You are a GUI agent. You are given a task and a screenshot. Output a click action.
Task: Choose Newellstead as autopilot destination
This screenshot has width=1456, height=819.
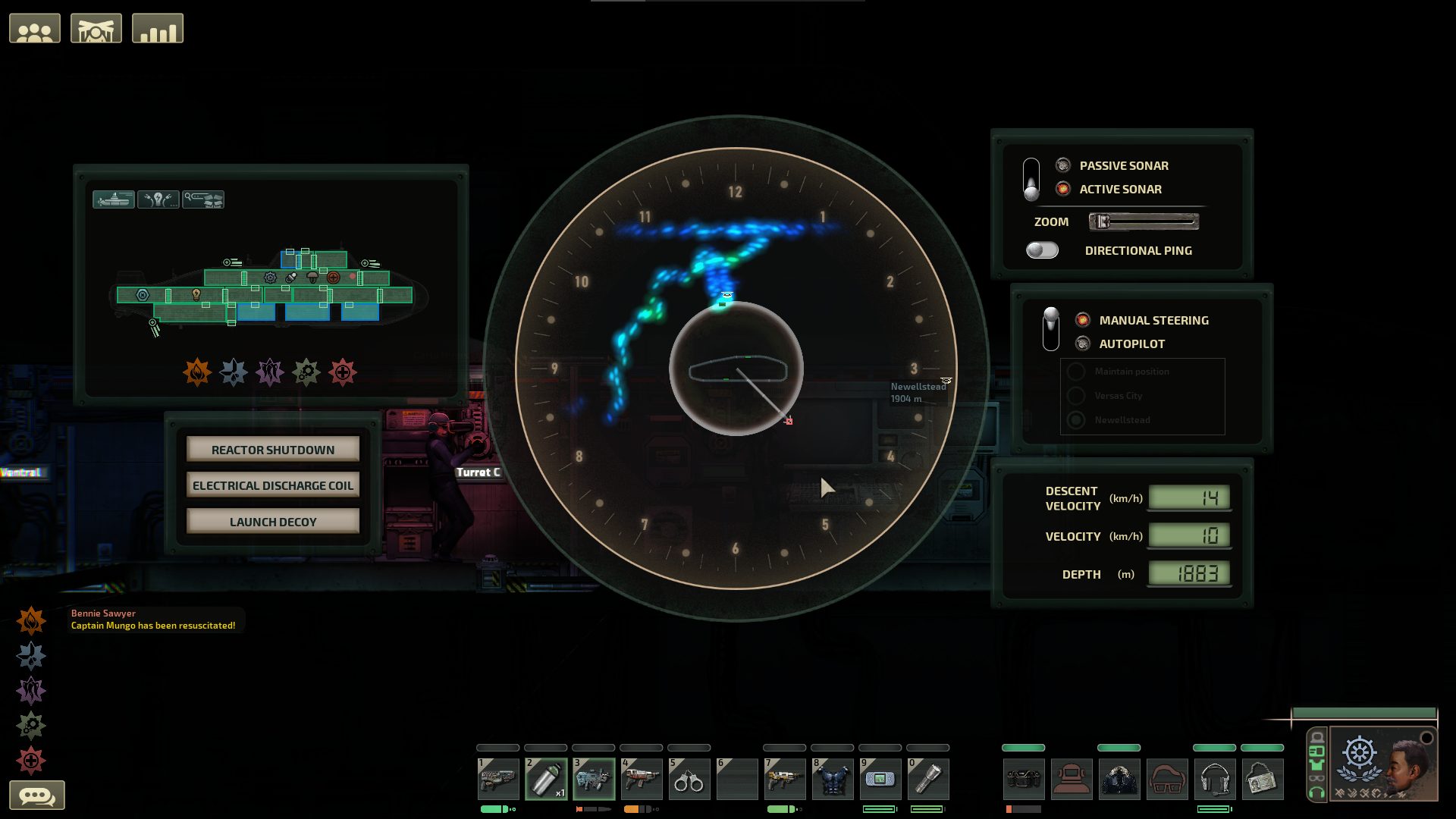pyautogui.click(x=1075, y=419)
